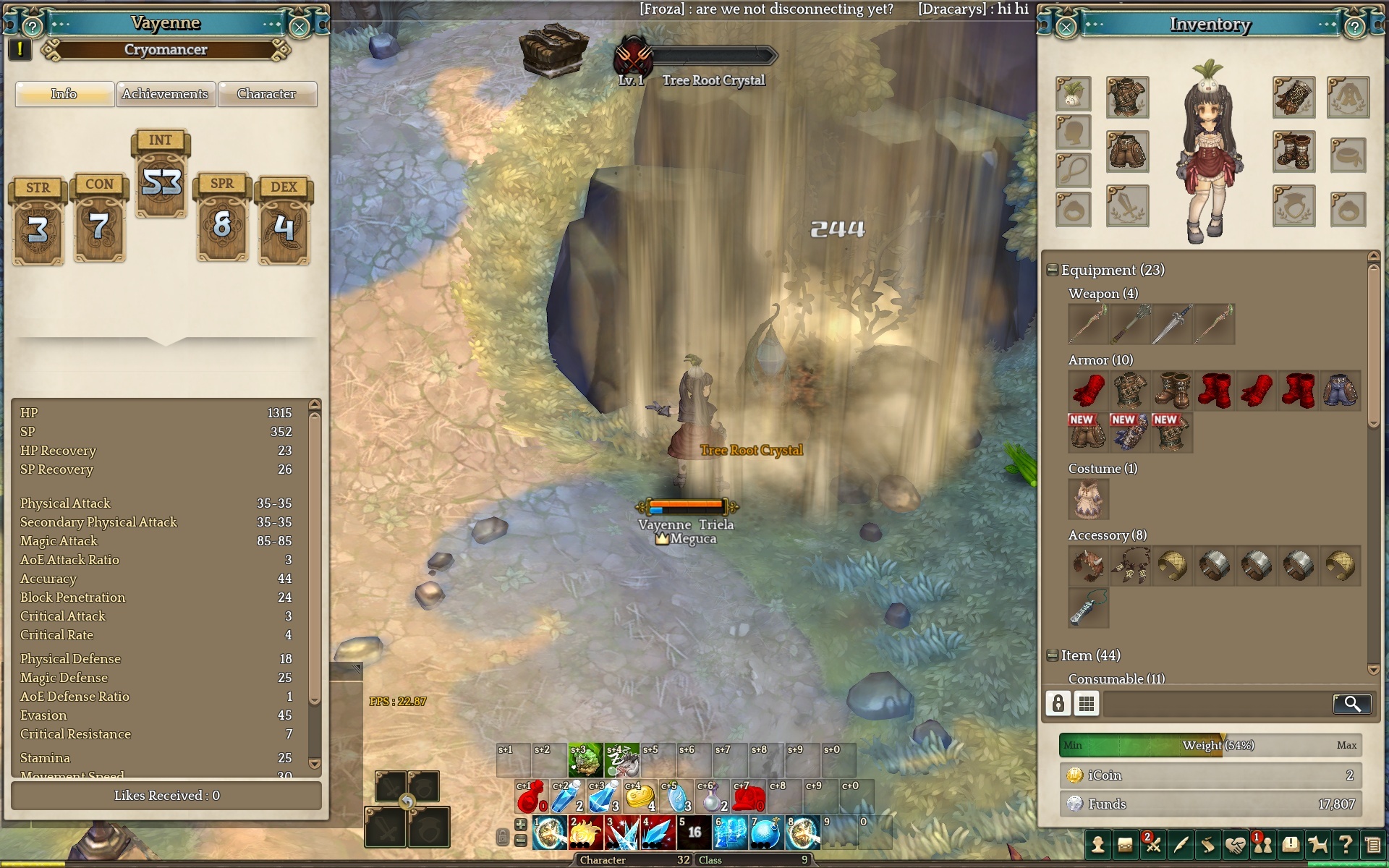The image size is (1389, 868).
Task: Select the Info tab
Action: tap(64, 94)
